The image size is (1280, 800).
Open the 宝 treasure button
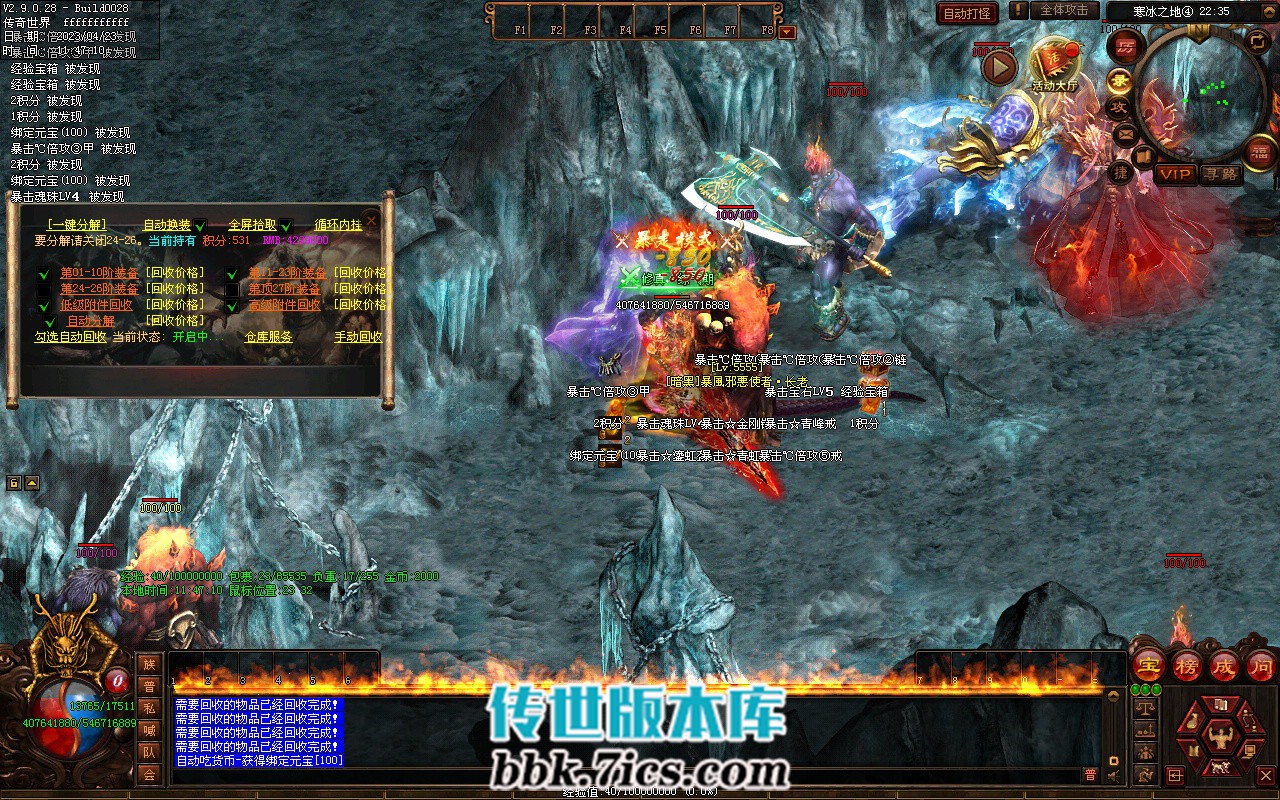click(1149, 665)
